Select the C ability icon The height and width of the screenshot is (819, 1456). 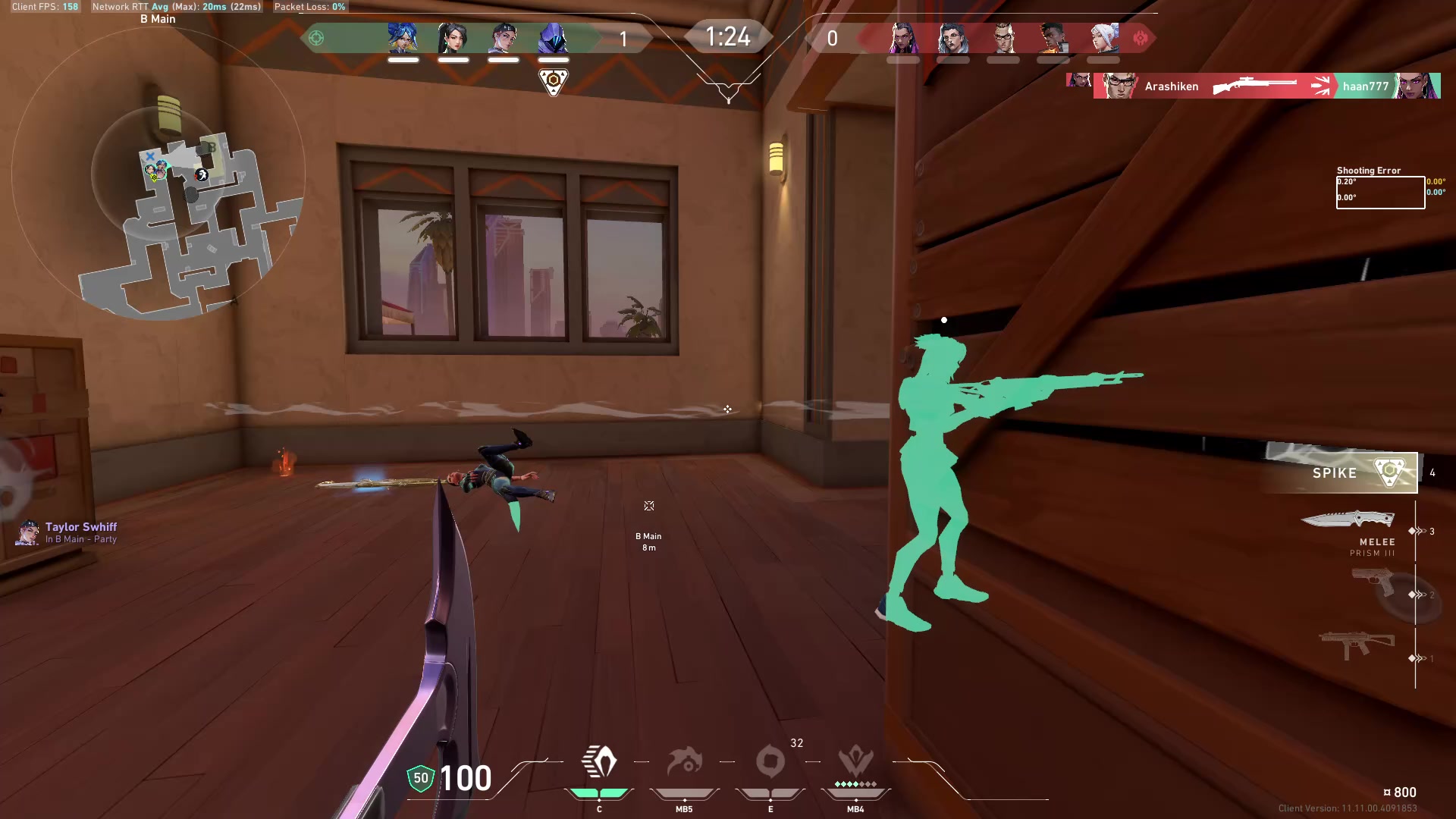point(599,762)
